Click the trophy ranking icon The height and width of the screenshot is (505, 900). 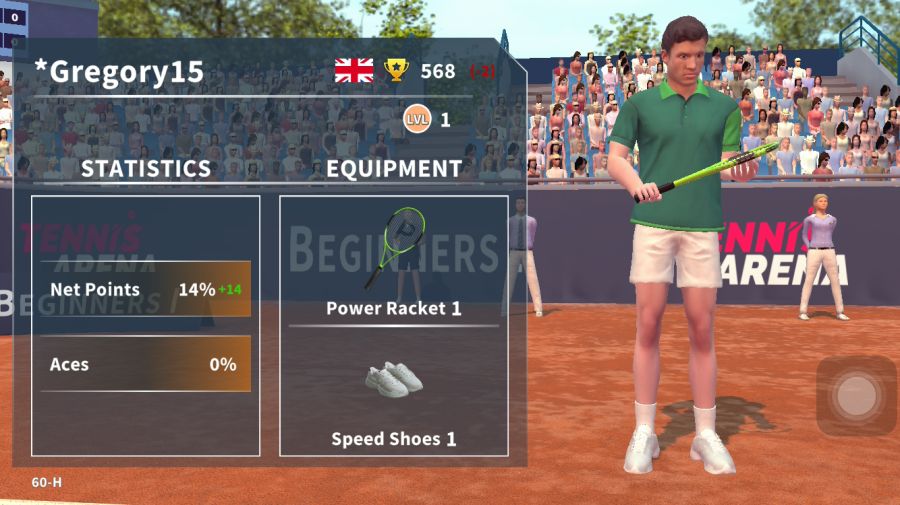[x=397, y=71]
